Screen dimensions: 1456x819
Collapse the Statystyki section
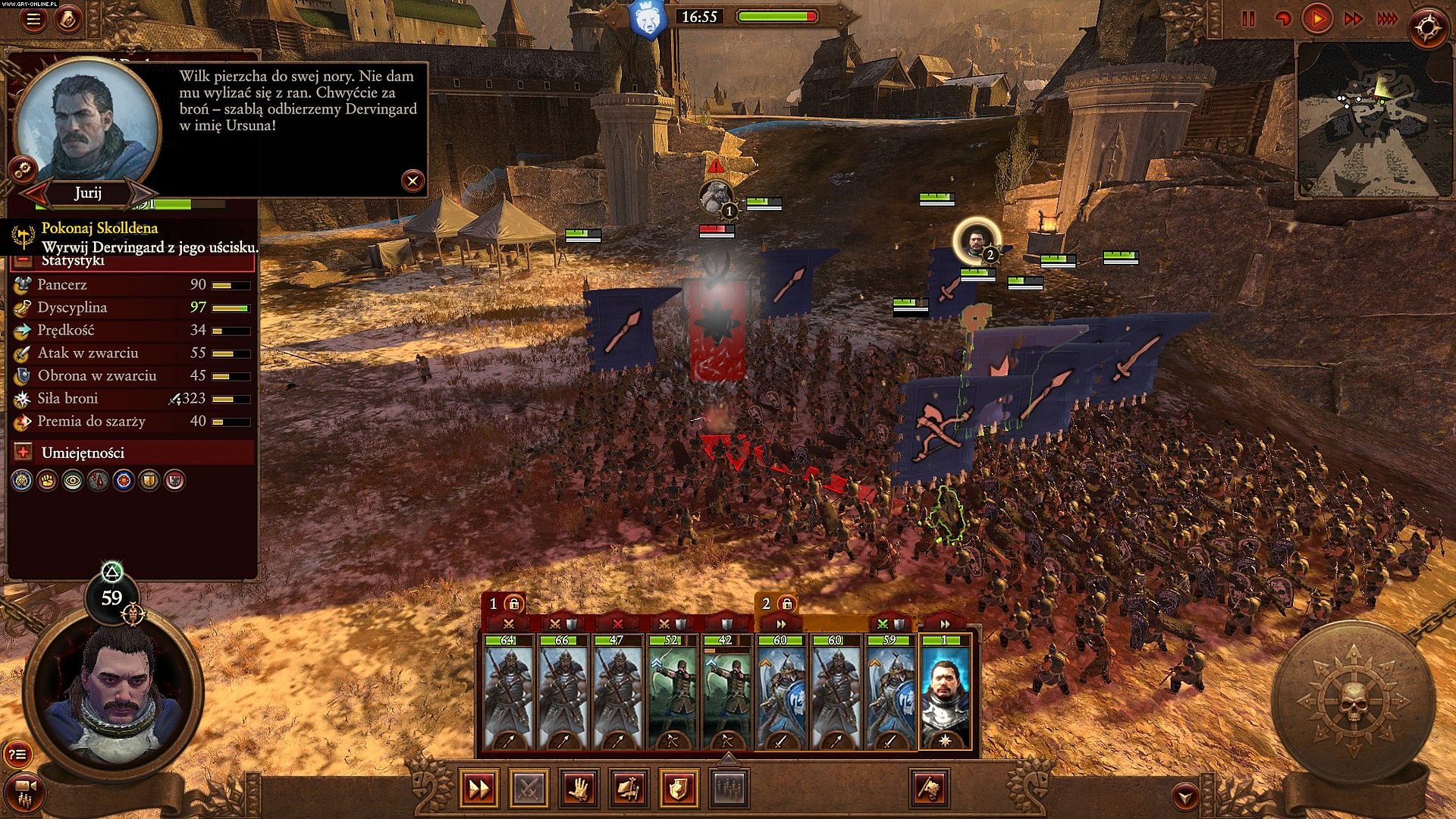point(24,260)
